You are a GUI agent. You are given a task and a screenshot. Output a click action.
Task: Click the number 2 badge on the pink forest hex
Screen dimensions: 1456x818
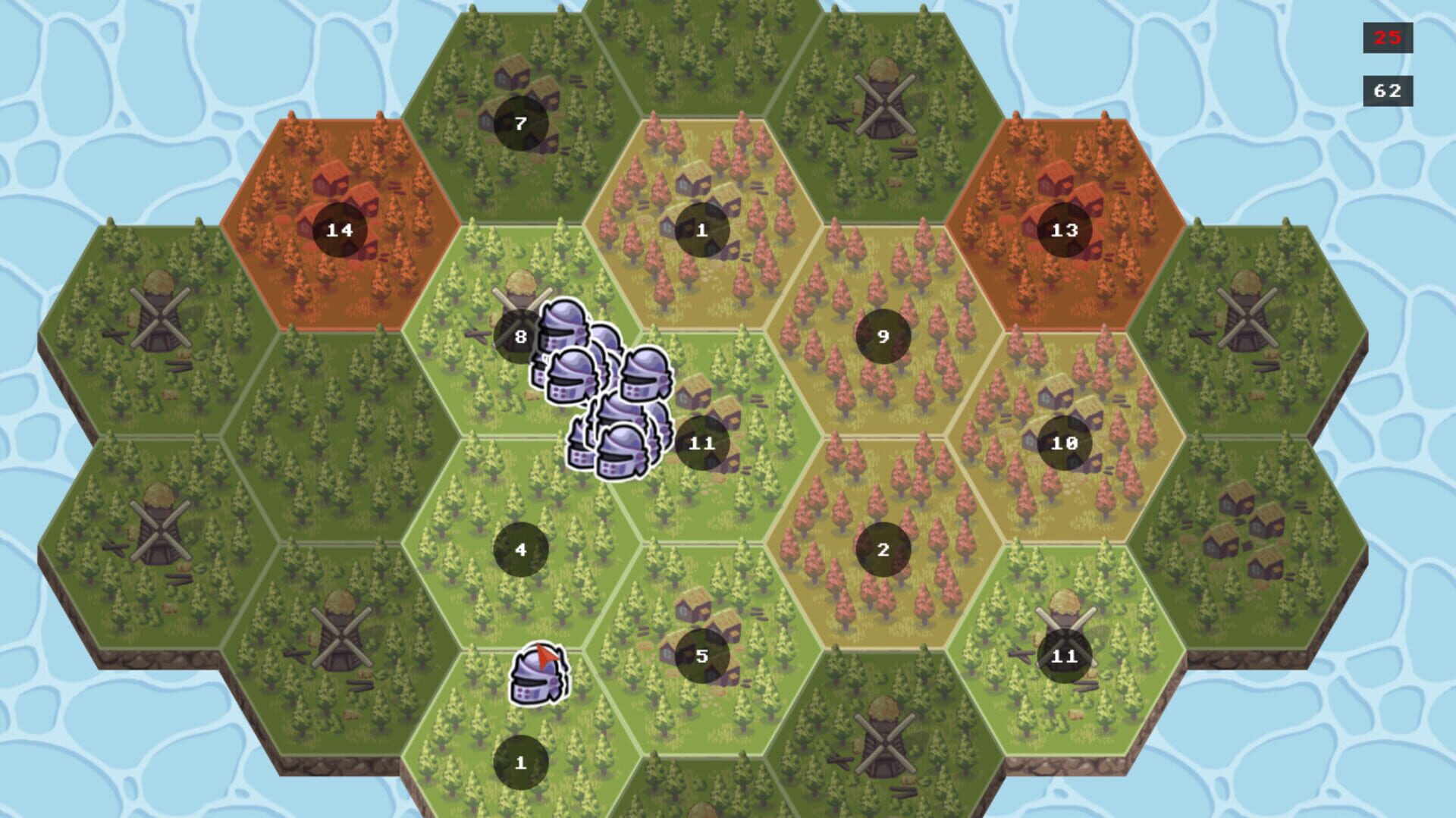882,550
